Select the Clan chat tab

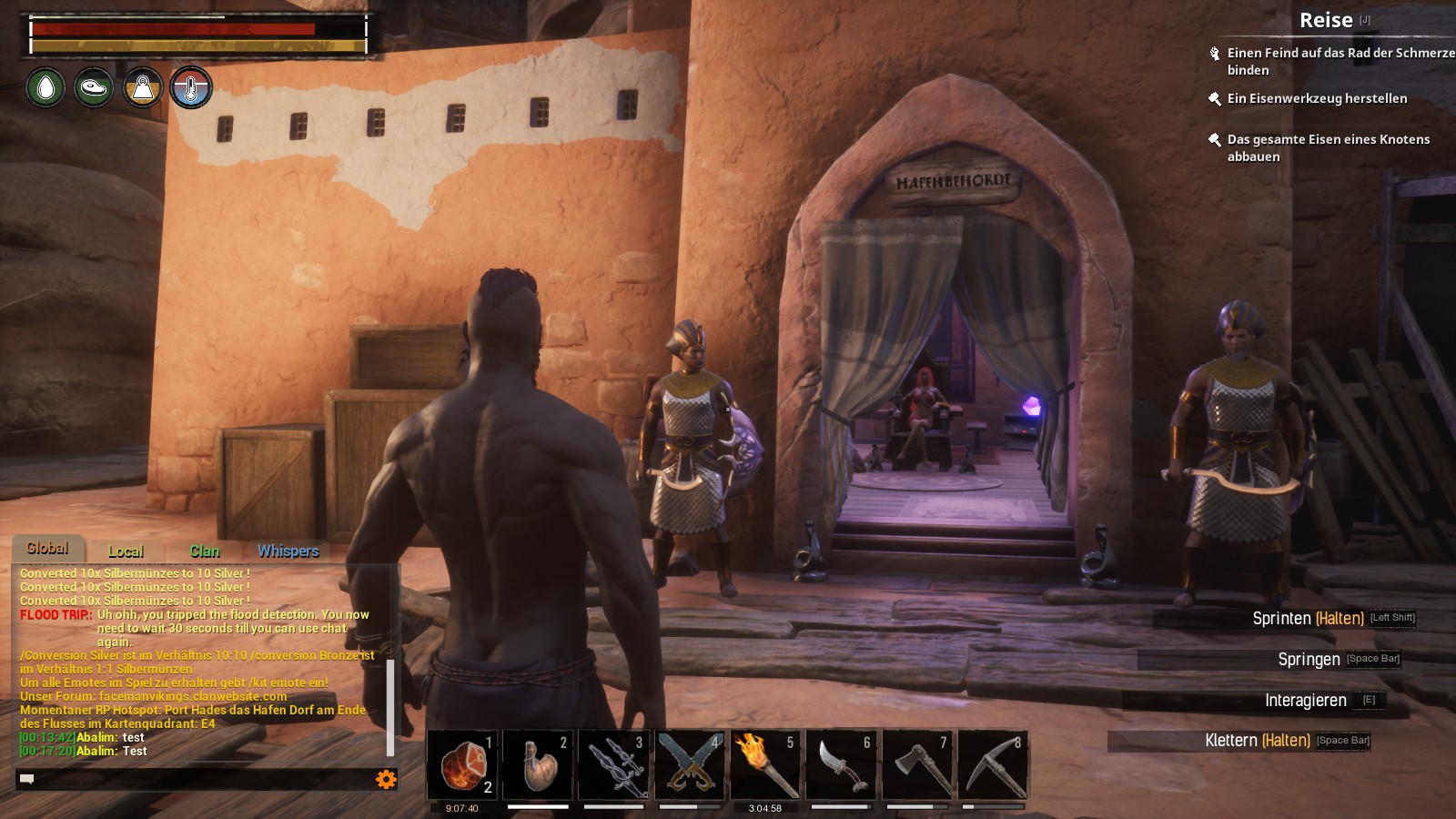pyautogui.click(x=204, y=551)
